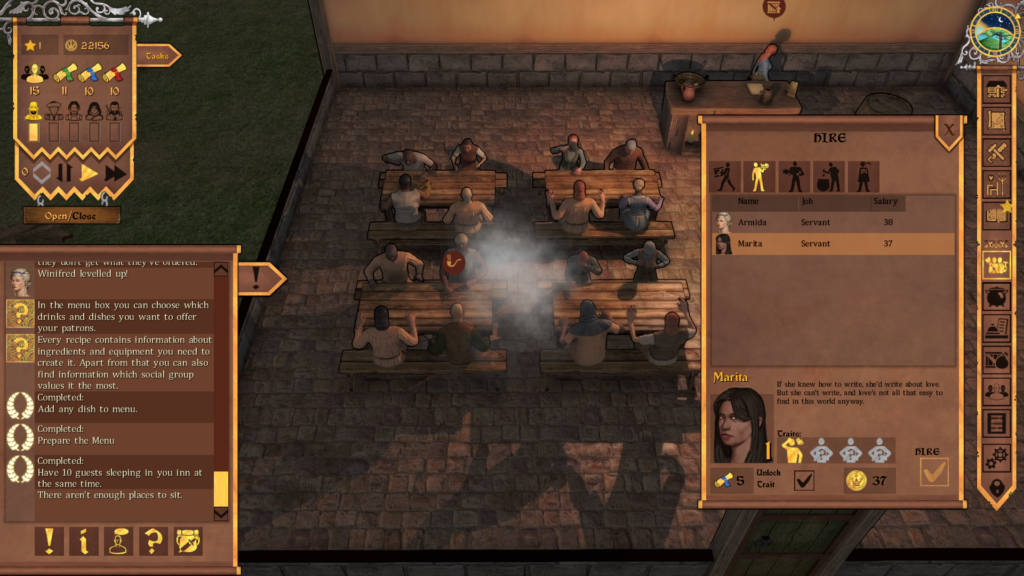Image resolution: width=1024 pixels, height=576 pixels.
Task: Confirm hiring Marita with the Hire checkmark
Action: point(934,472)
